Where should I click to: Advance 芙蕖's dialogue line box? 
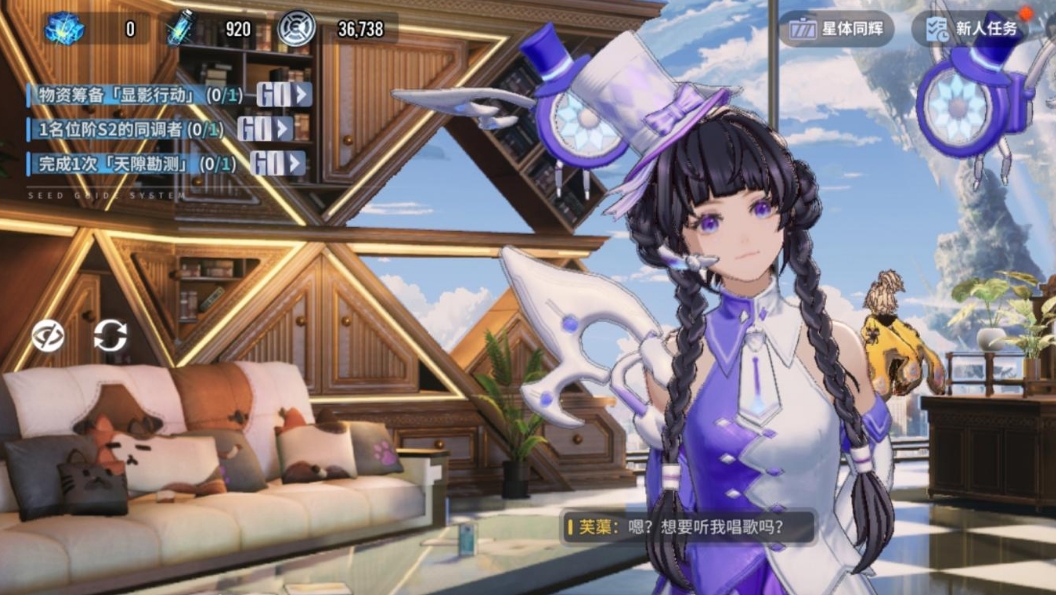(x=689, y=526)
